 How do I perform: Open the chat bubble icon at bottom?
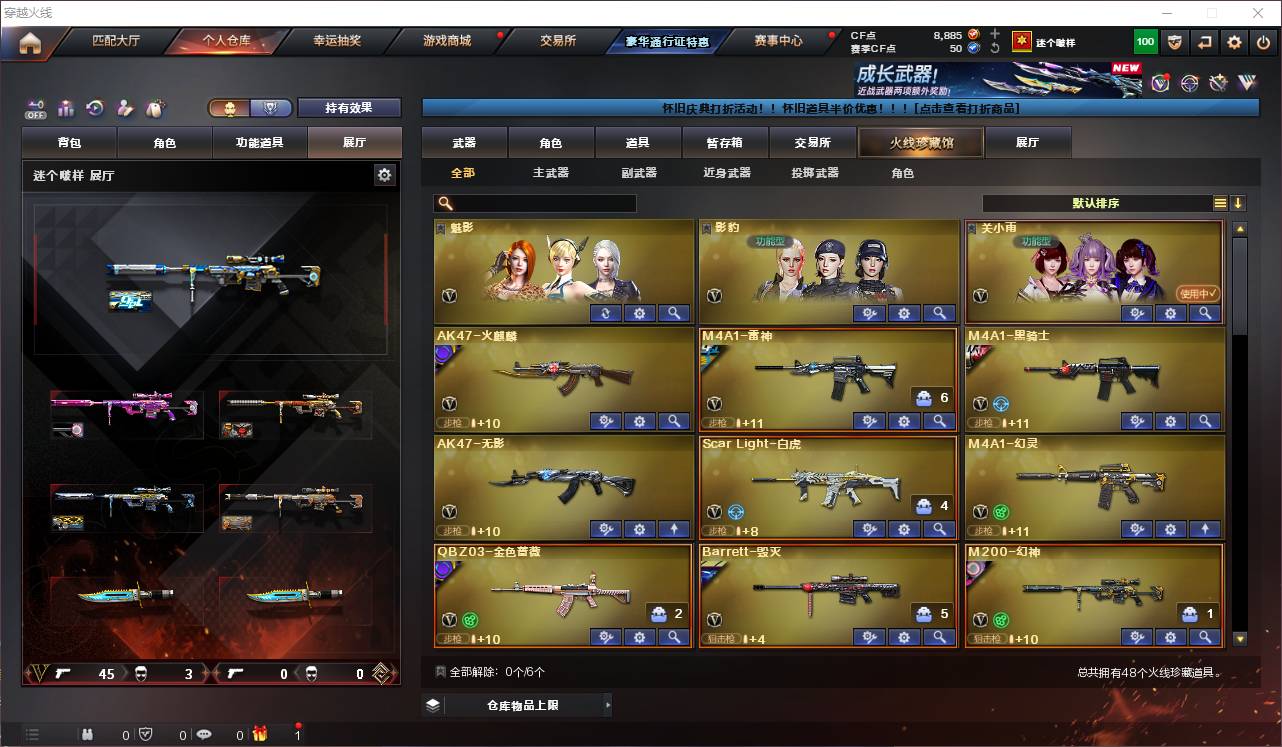click(205, 733)
